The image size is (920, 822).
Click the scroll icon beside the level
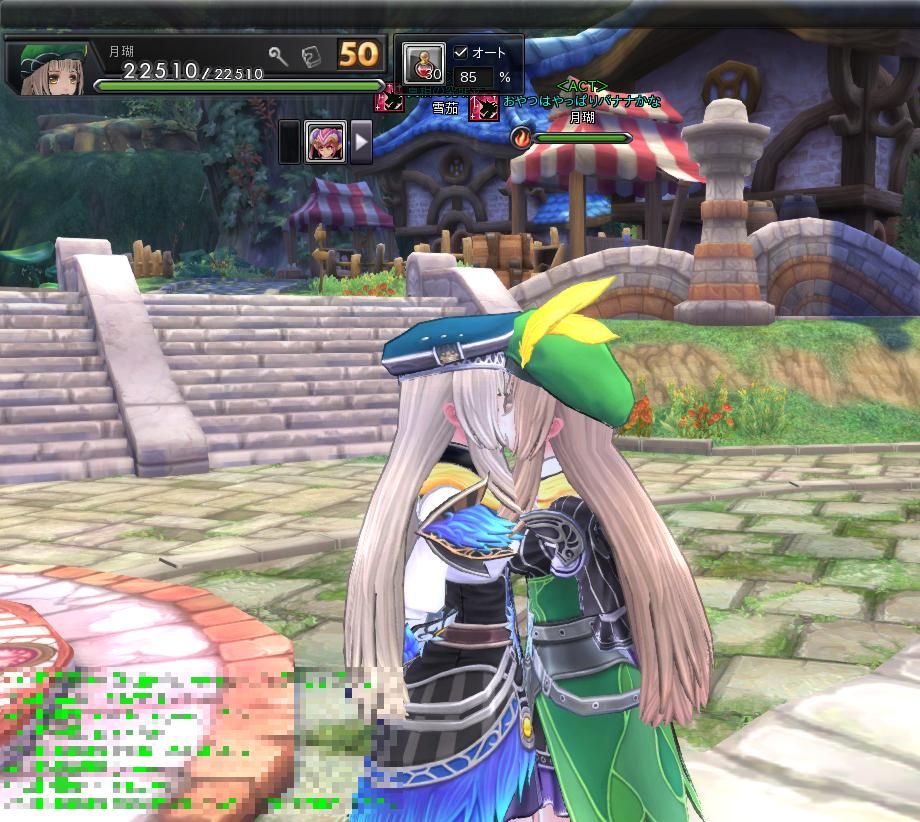310,56
